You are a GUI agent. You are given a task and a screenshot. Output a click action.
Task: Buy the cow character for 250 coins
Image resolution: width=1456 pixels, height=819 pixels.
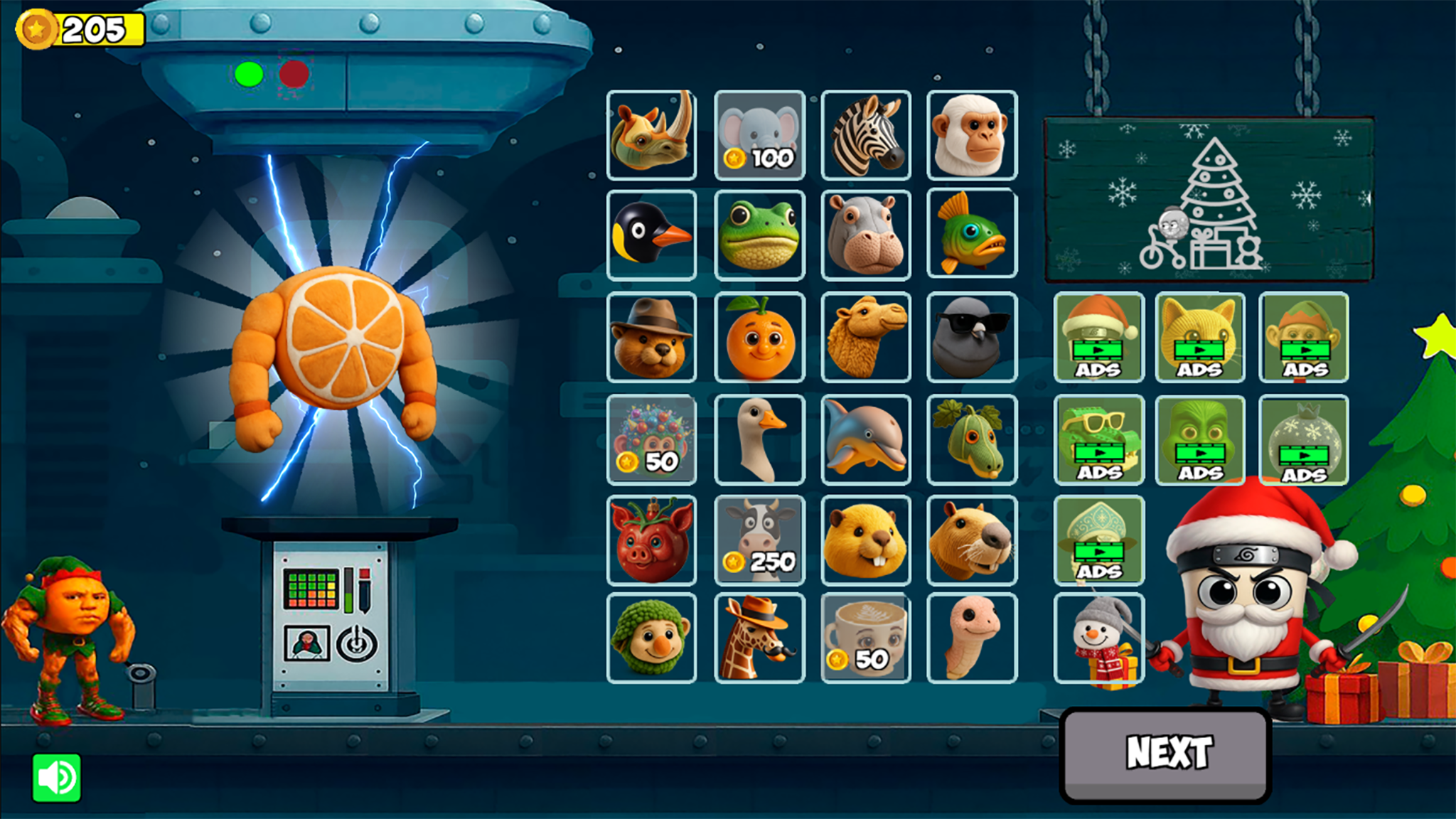coord(759,540)
